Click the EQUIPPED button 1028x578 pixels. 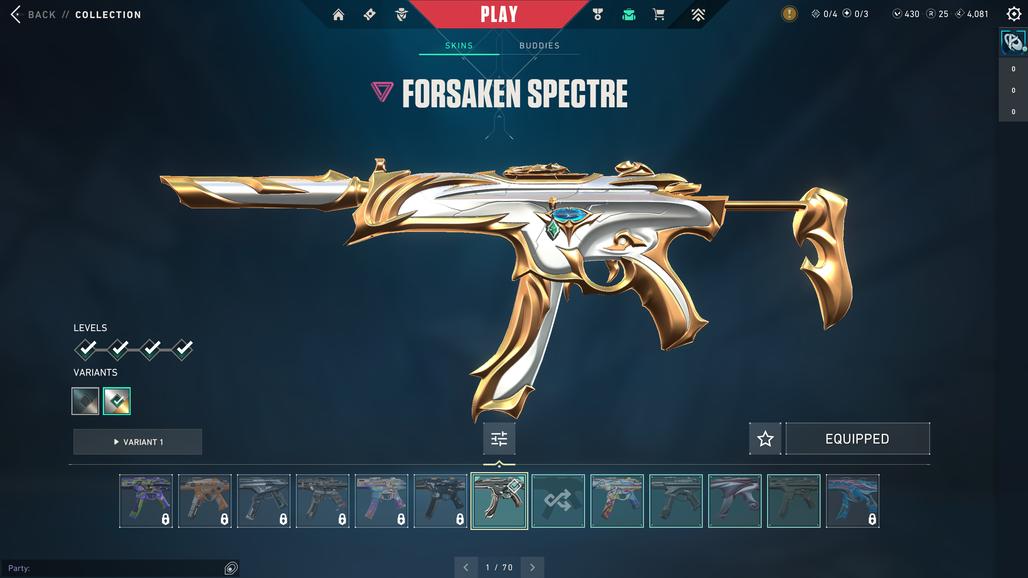click(x=857, y=439)
